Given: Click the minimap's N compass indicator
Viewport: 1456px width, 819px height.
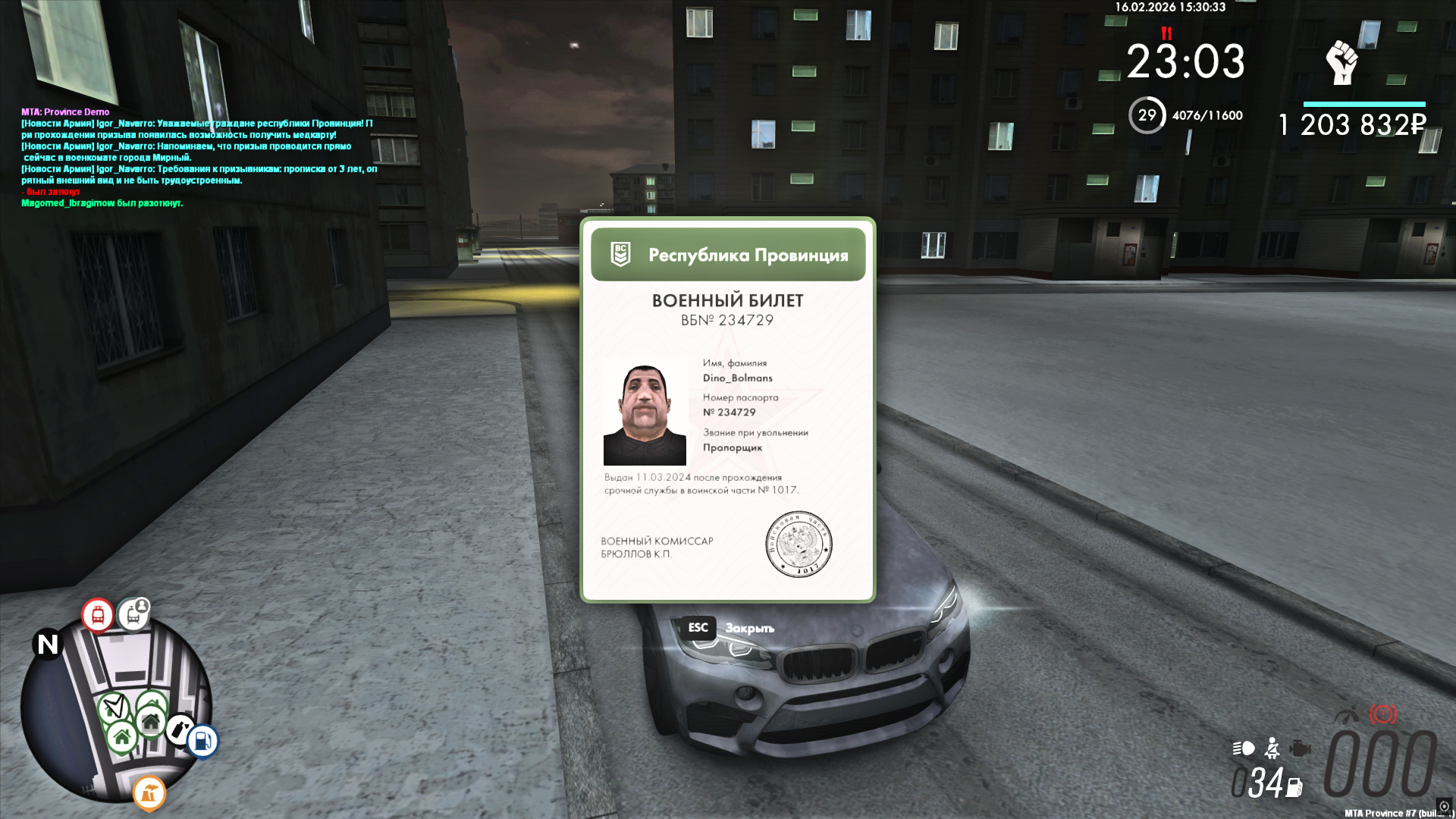Looking at the screenshot, I should [48, 645].
